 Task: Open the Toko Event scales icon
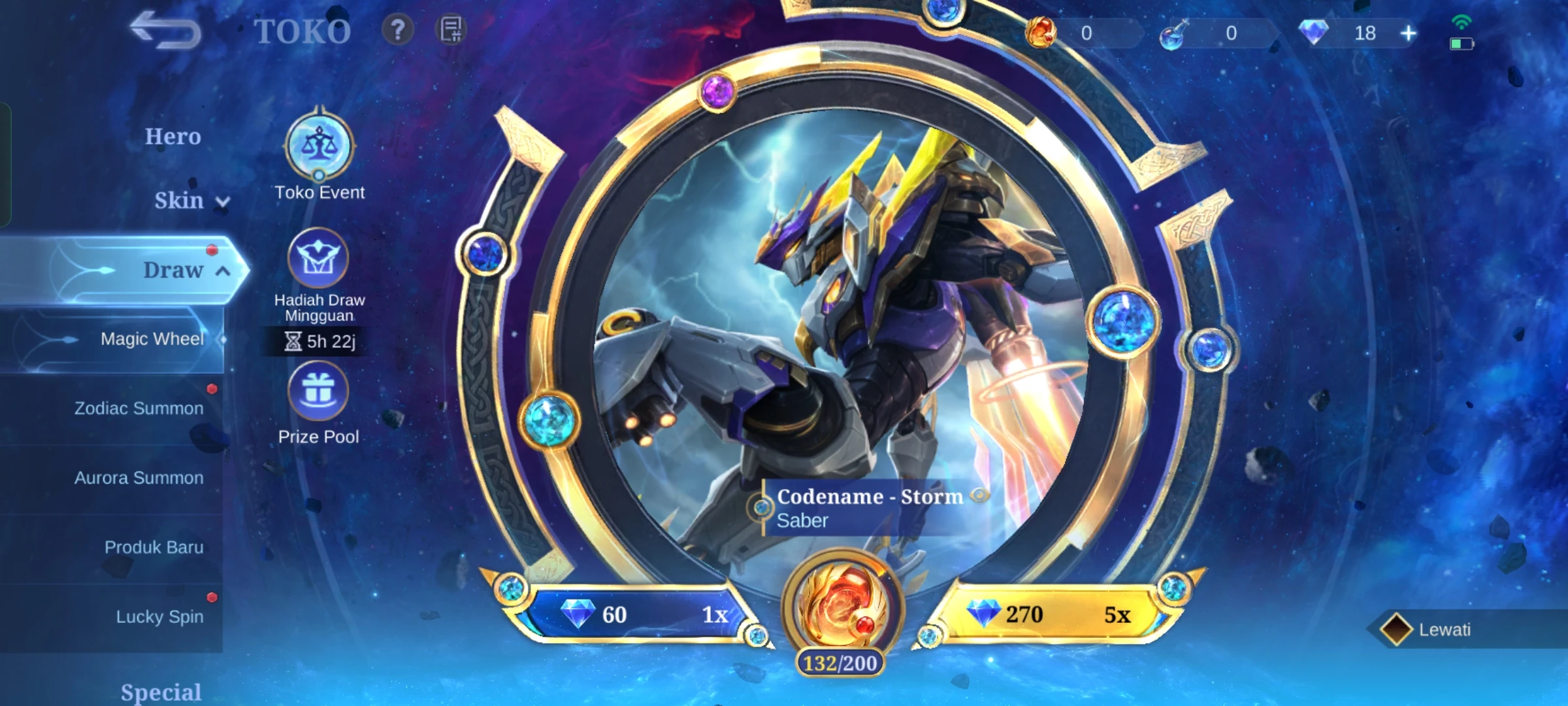tap(319, 145)
